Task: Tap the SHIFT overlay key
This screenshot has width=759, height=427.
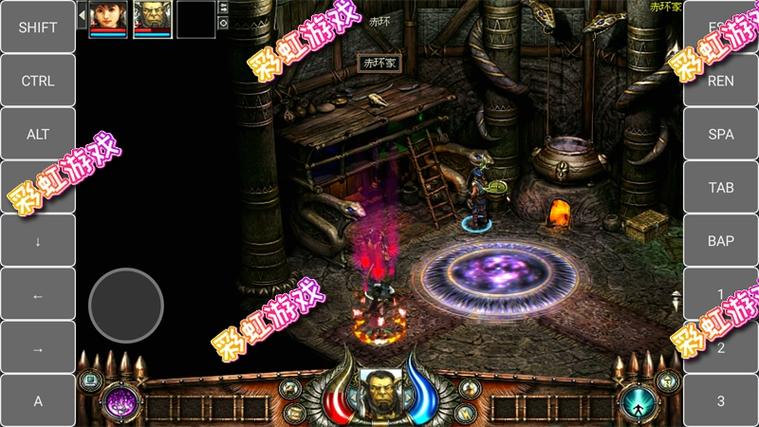Action: click(x=37, y=27)
